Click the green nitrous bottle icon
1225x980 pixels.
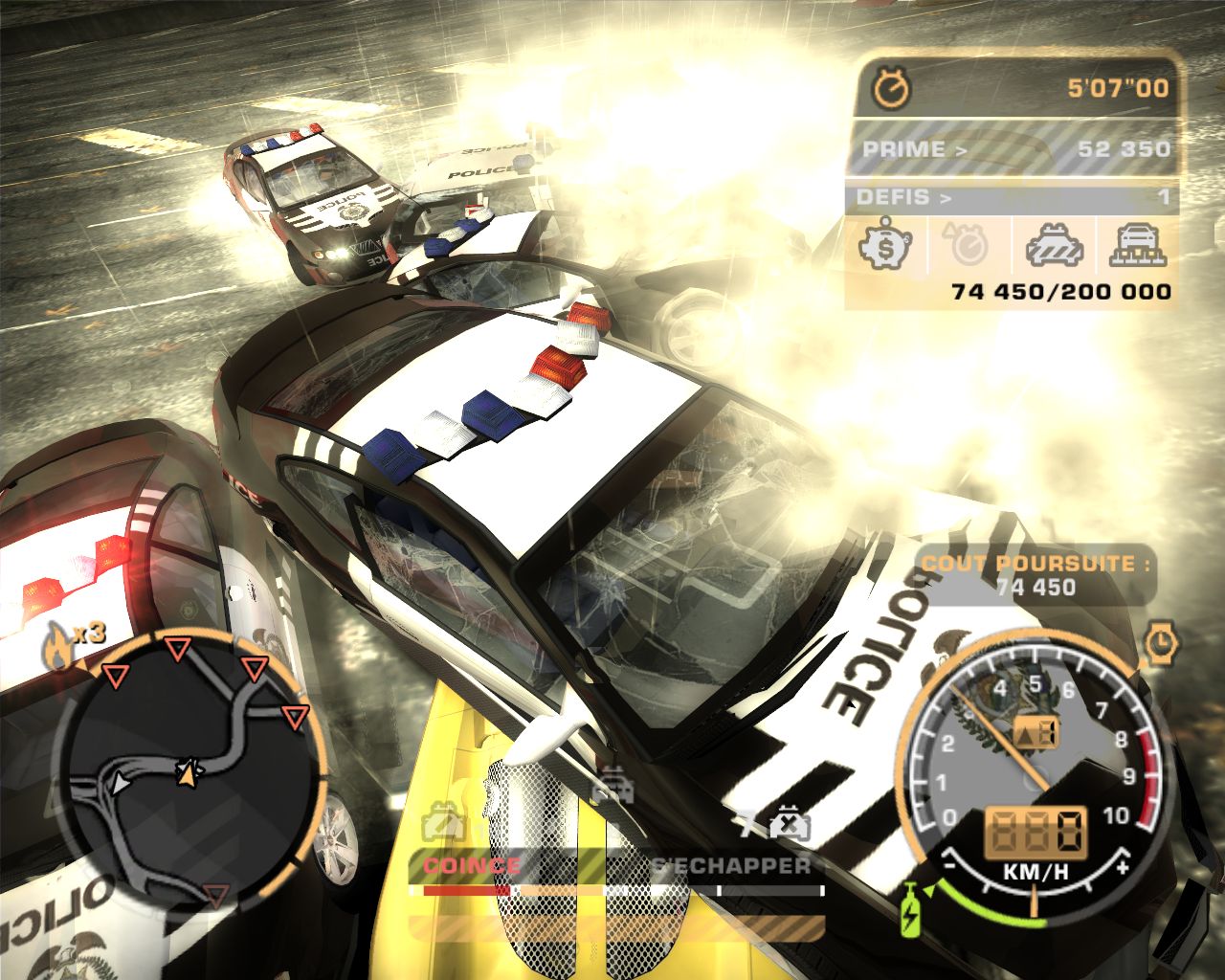[906, 906]
